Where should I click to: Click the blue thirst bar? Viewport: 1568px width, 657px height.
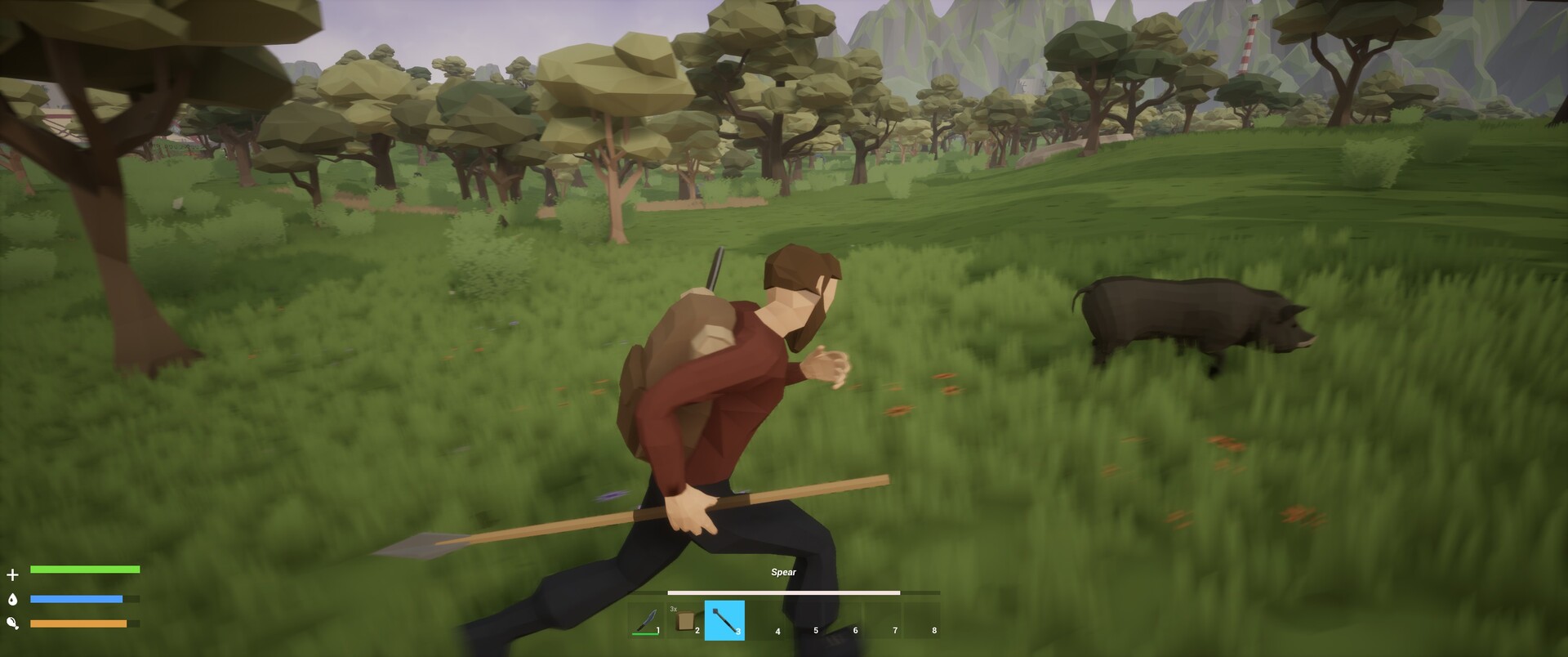77,597
